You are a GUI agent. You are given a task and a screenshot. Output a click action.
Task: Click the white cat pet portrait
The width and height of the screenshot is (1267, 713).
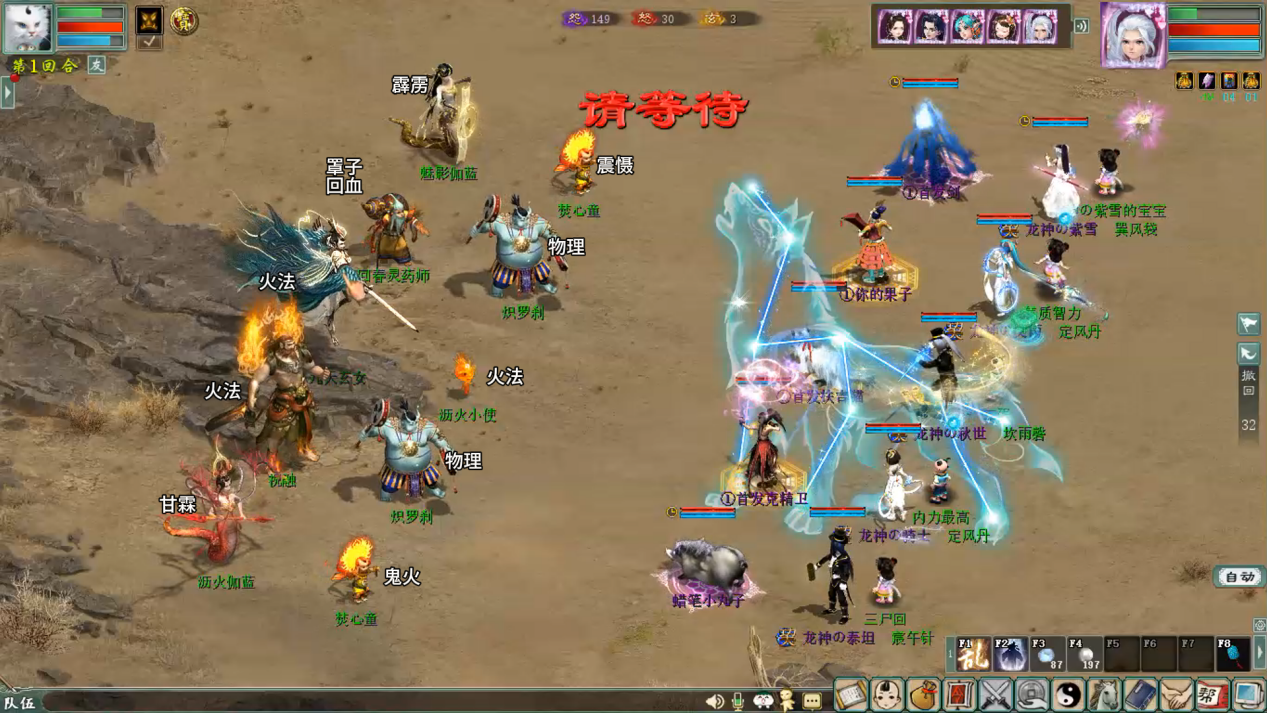click(27, 27)
